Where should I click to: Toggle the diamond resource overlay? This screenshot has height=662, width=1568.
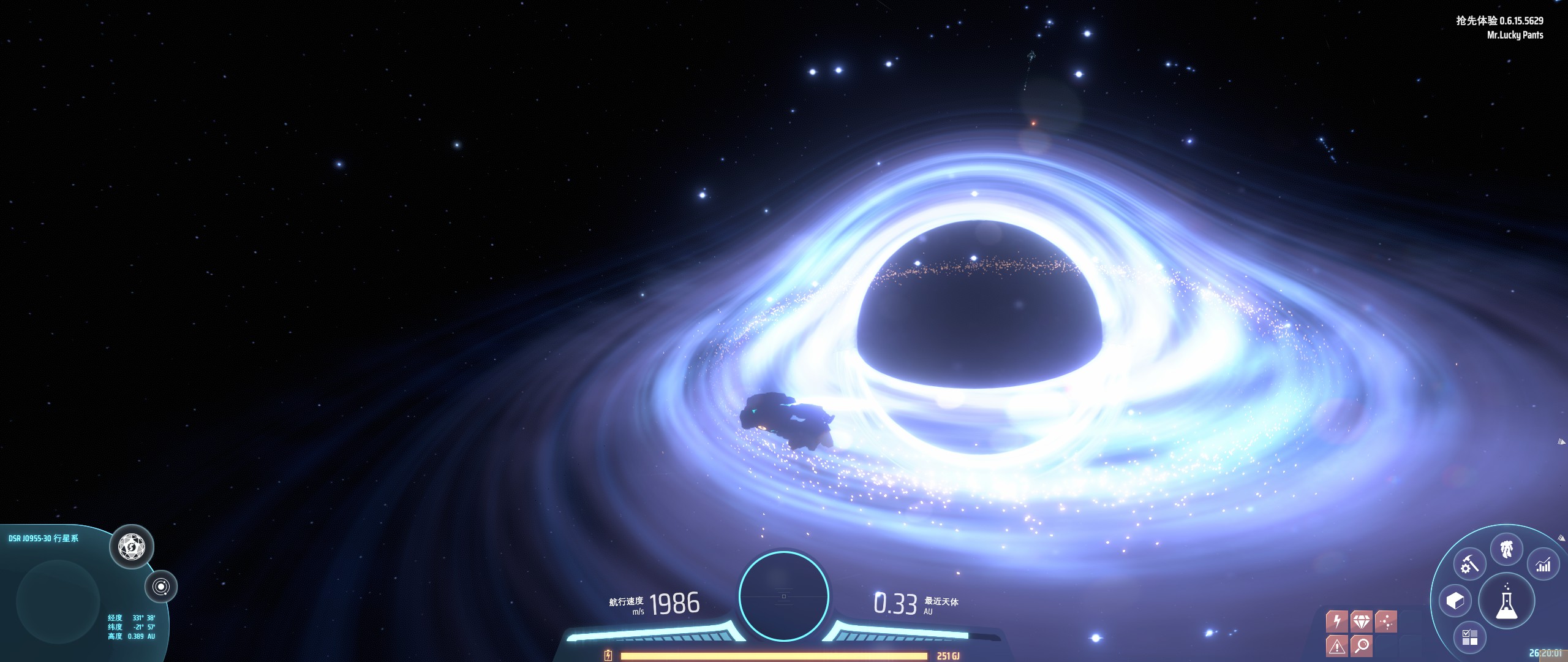pyautogui.click(x=1361, y=622)
